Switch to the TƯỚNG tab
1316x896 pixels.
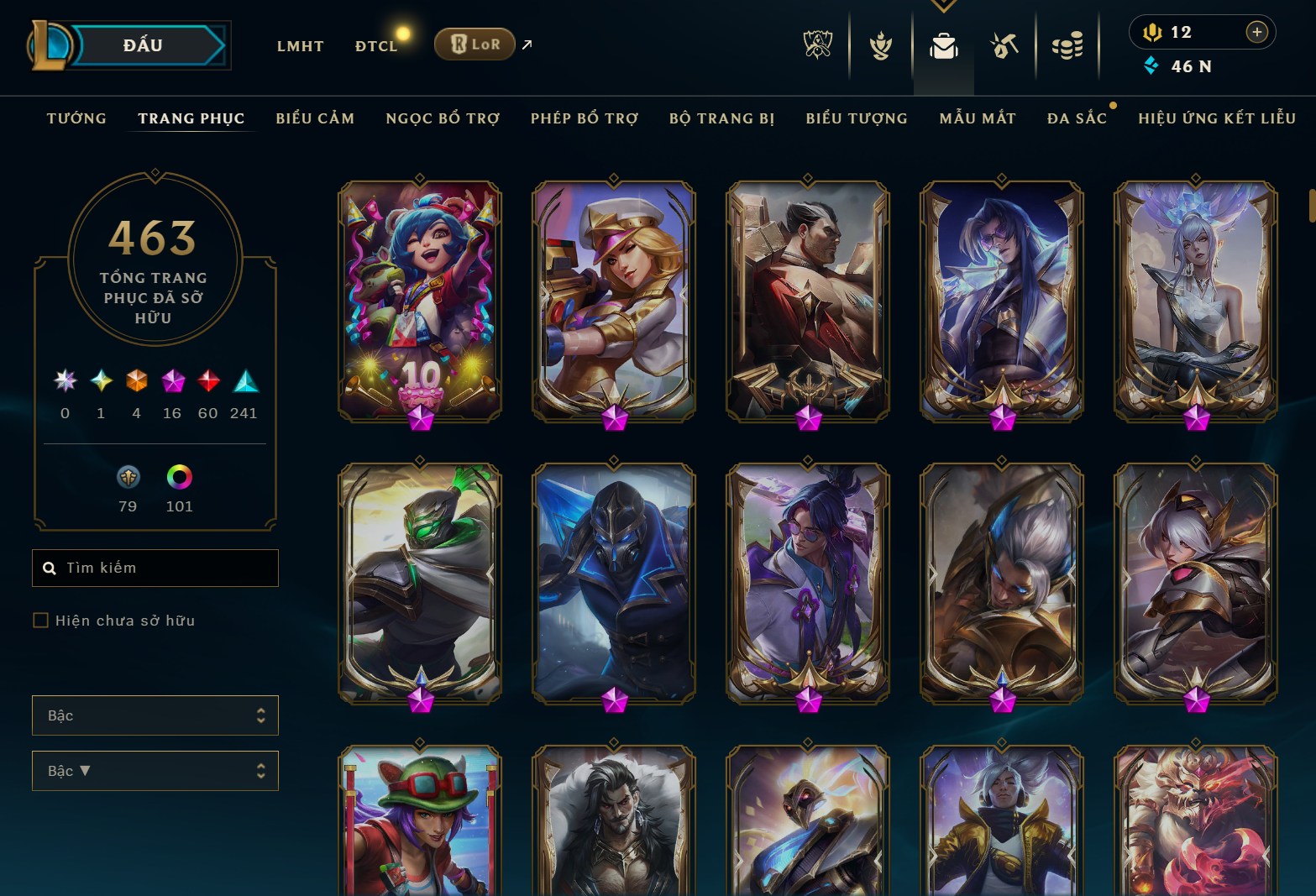click(x=76, y=118)
